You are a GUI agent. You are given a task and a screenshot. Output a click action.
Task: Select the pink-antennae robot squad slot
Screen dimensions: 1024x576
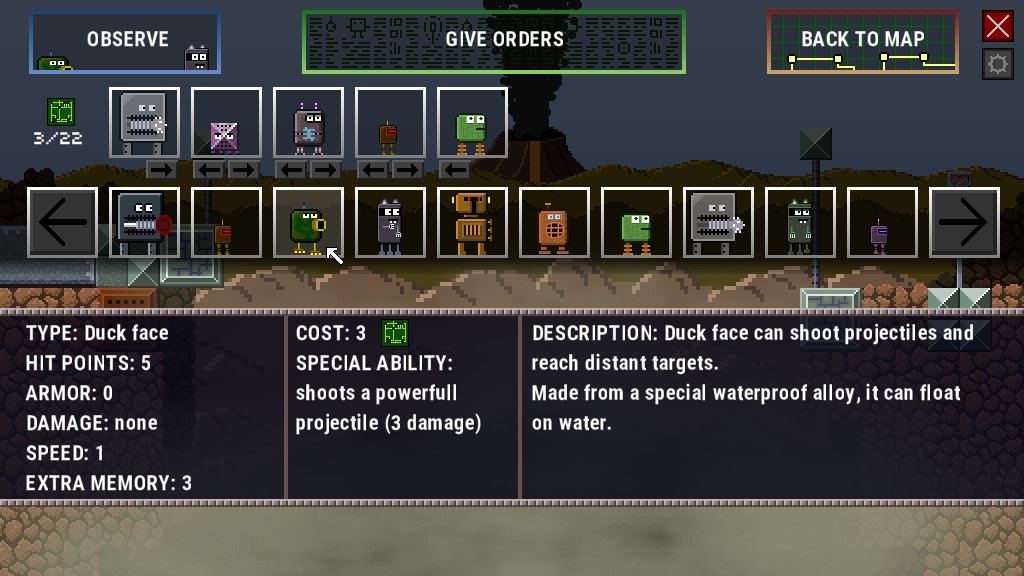[x=308, y=122]
